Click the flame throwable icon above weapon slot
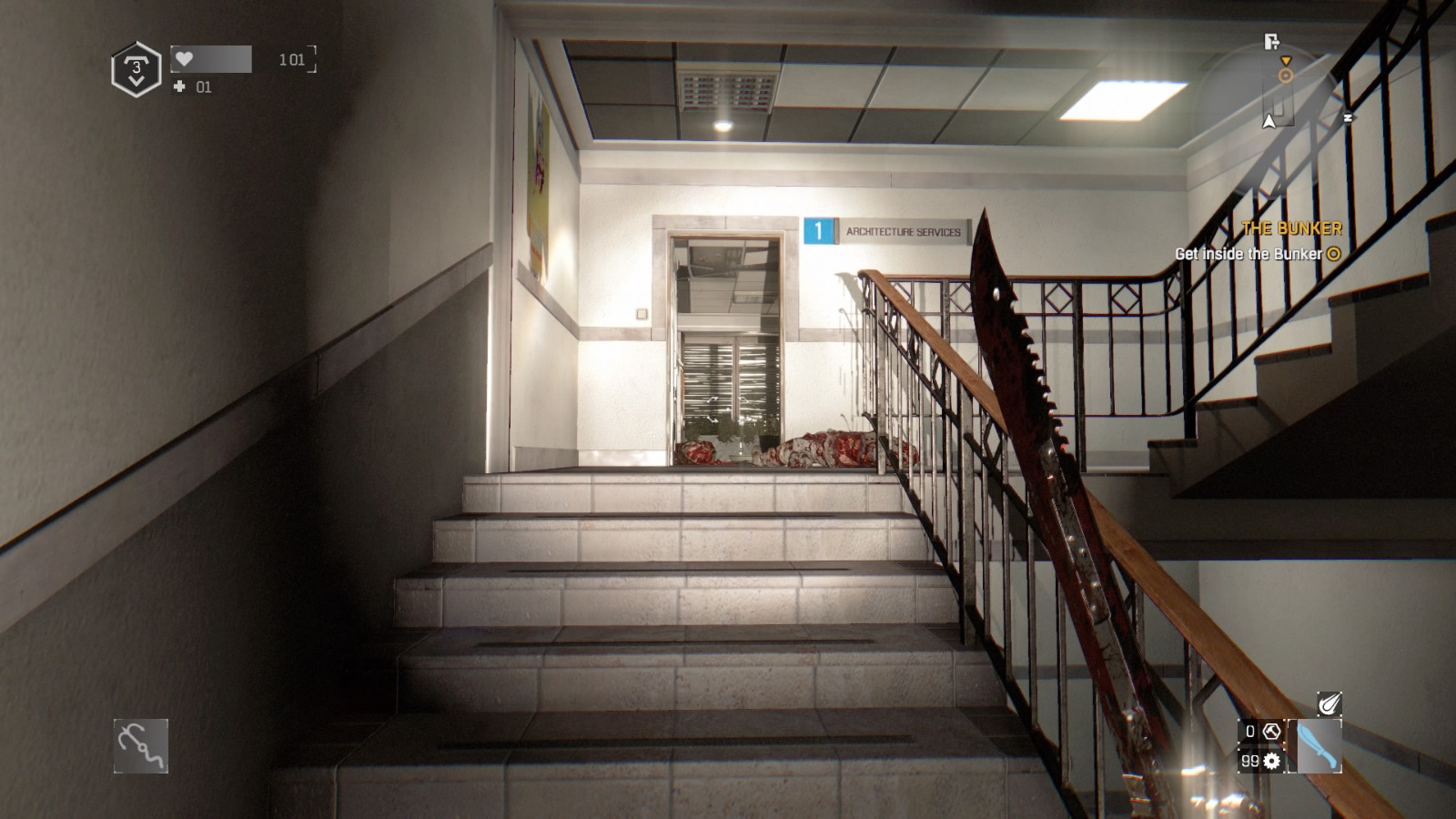Screen dimensions: 1456x819 pos(1329,703)
